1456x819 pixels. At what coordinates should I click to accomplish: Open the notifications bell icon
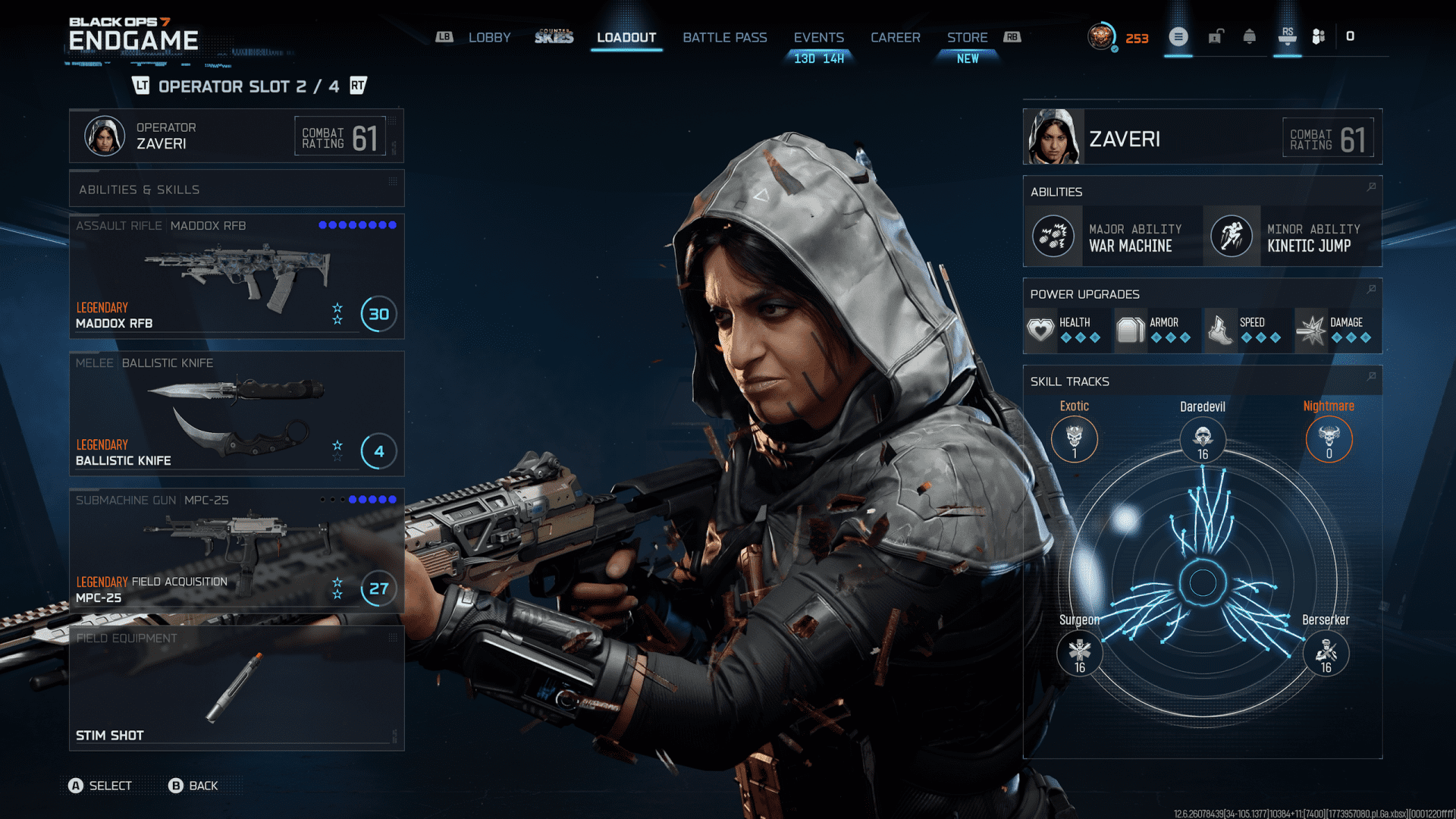(x=1249, y=36)
